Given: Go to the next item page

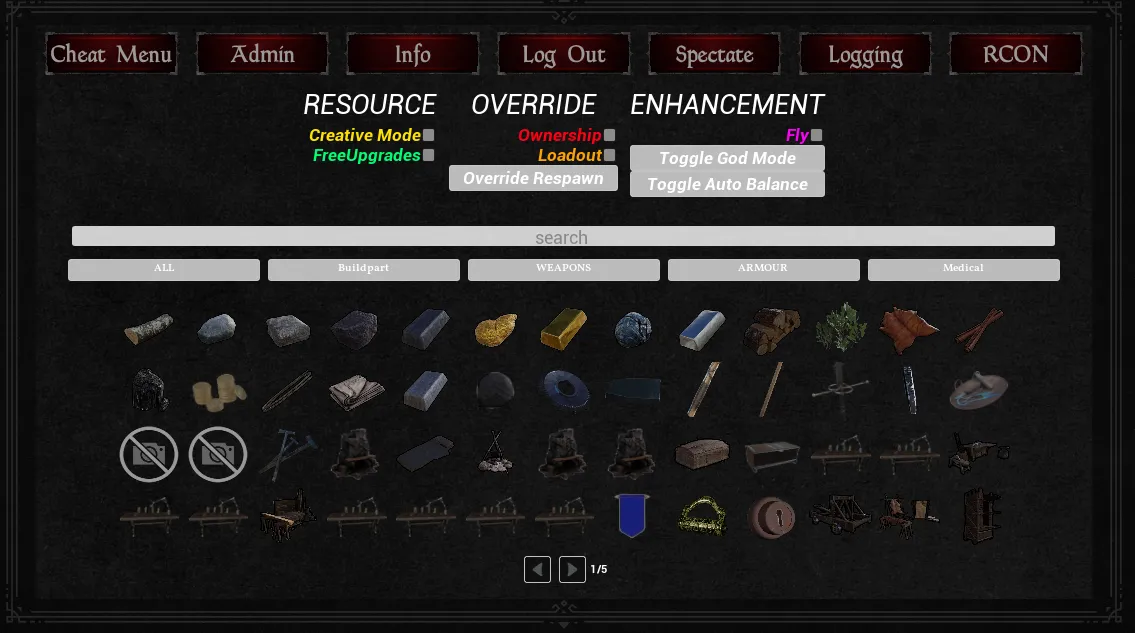Looking at the screenshot, I should 572,570.
